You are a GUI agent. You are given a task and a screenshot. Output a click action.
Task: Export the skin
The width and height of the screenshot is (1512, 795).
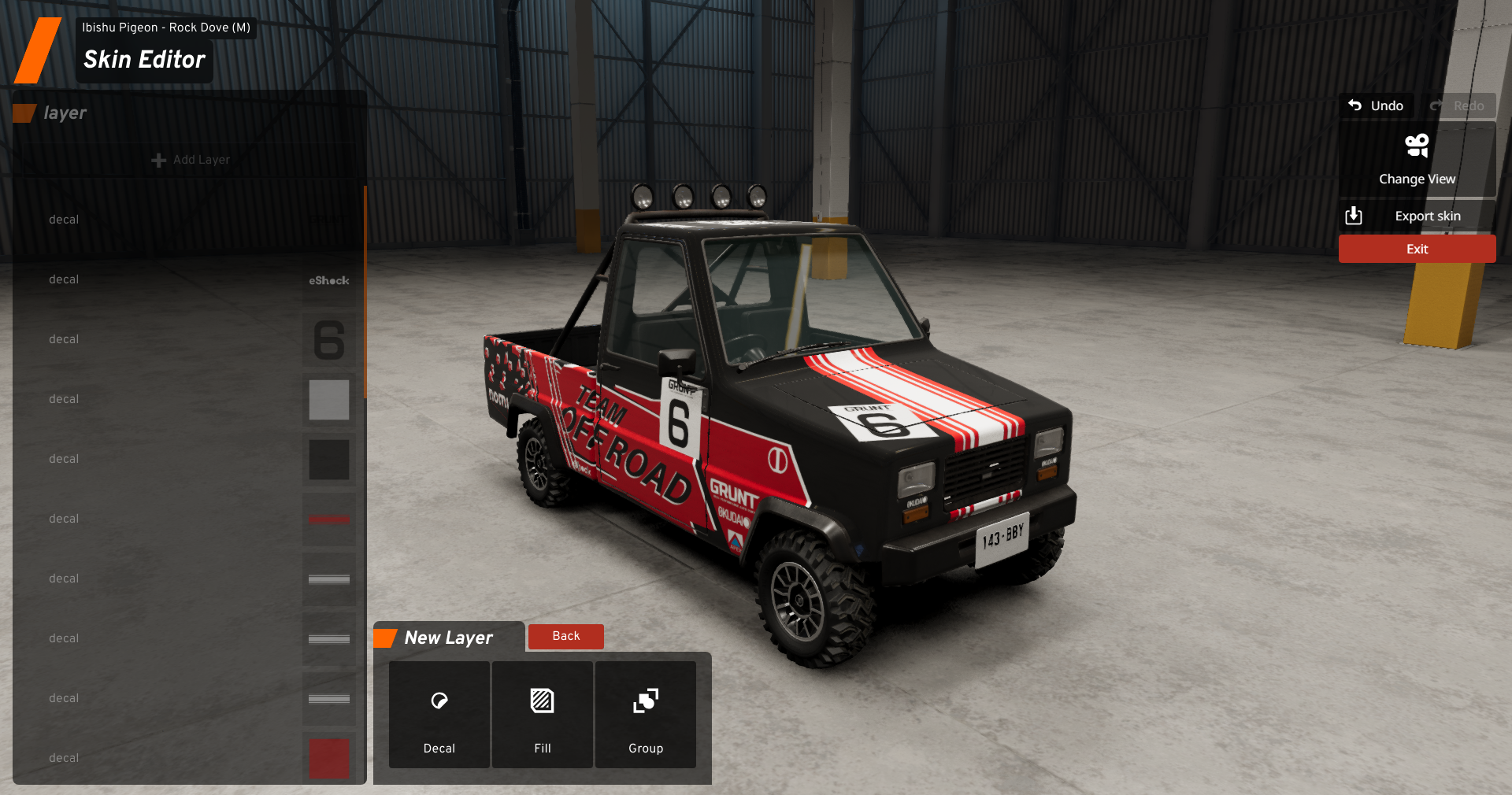coord(1417,216)
